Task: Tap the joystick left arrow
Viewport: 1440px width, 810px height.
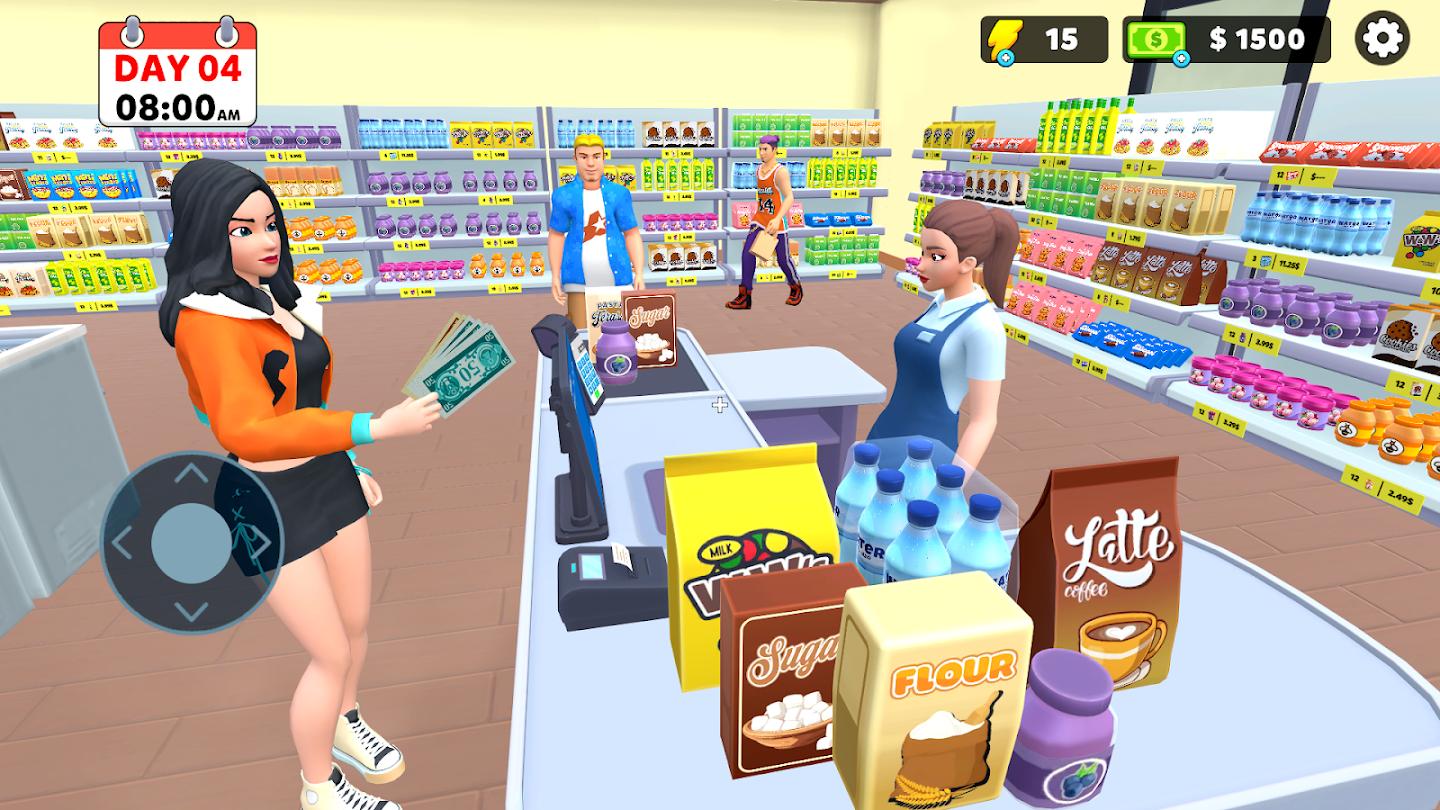Action: [x=123, y=543]
